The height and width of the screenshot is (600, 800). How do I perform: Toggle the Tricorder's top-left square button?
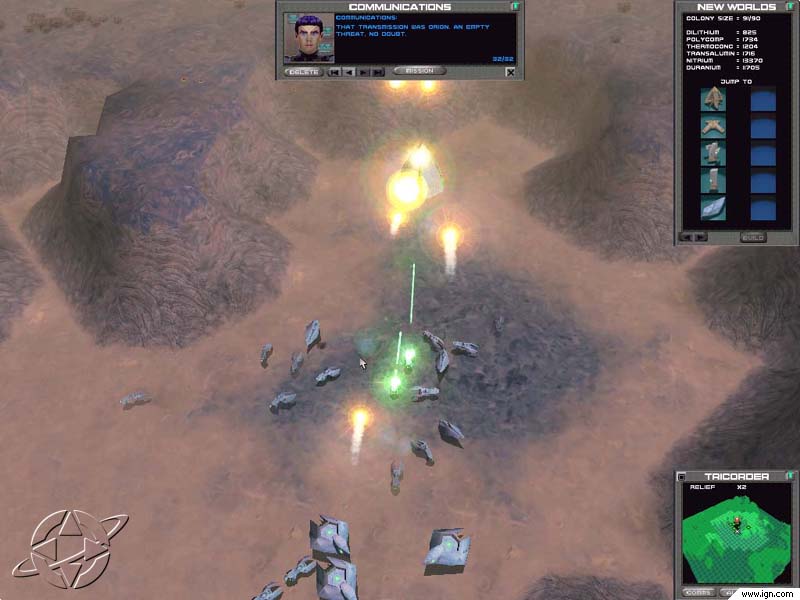click(x=681, y=477)
